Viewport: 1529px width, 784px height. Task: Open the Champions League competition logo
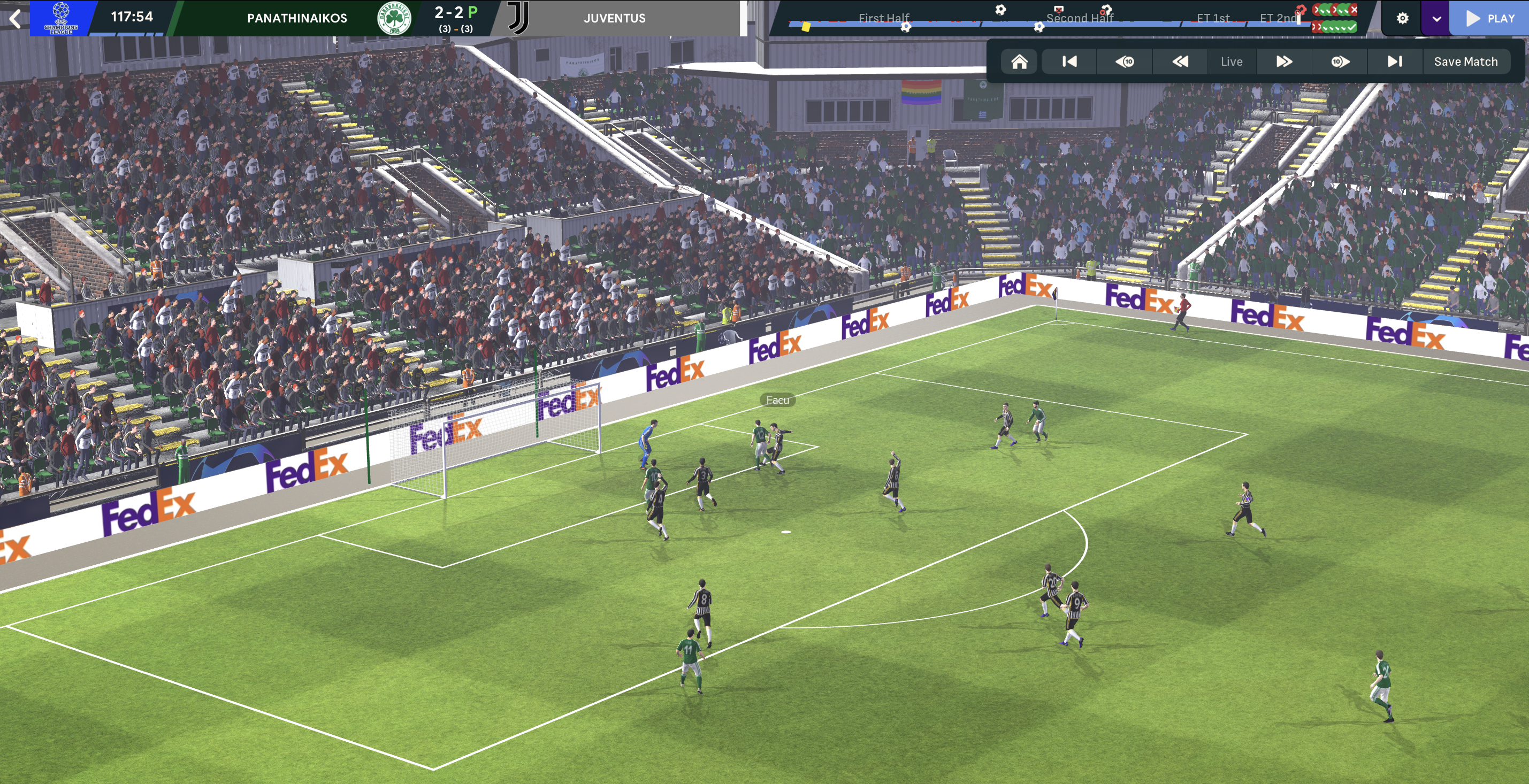tap(60, 18)
